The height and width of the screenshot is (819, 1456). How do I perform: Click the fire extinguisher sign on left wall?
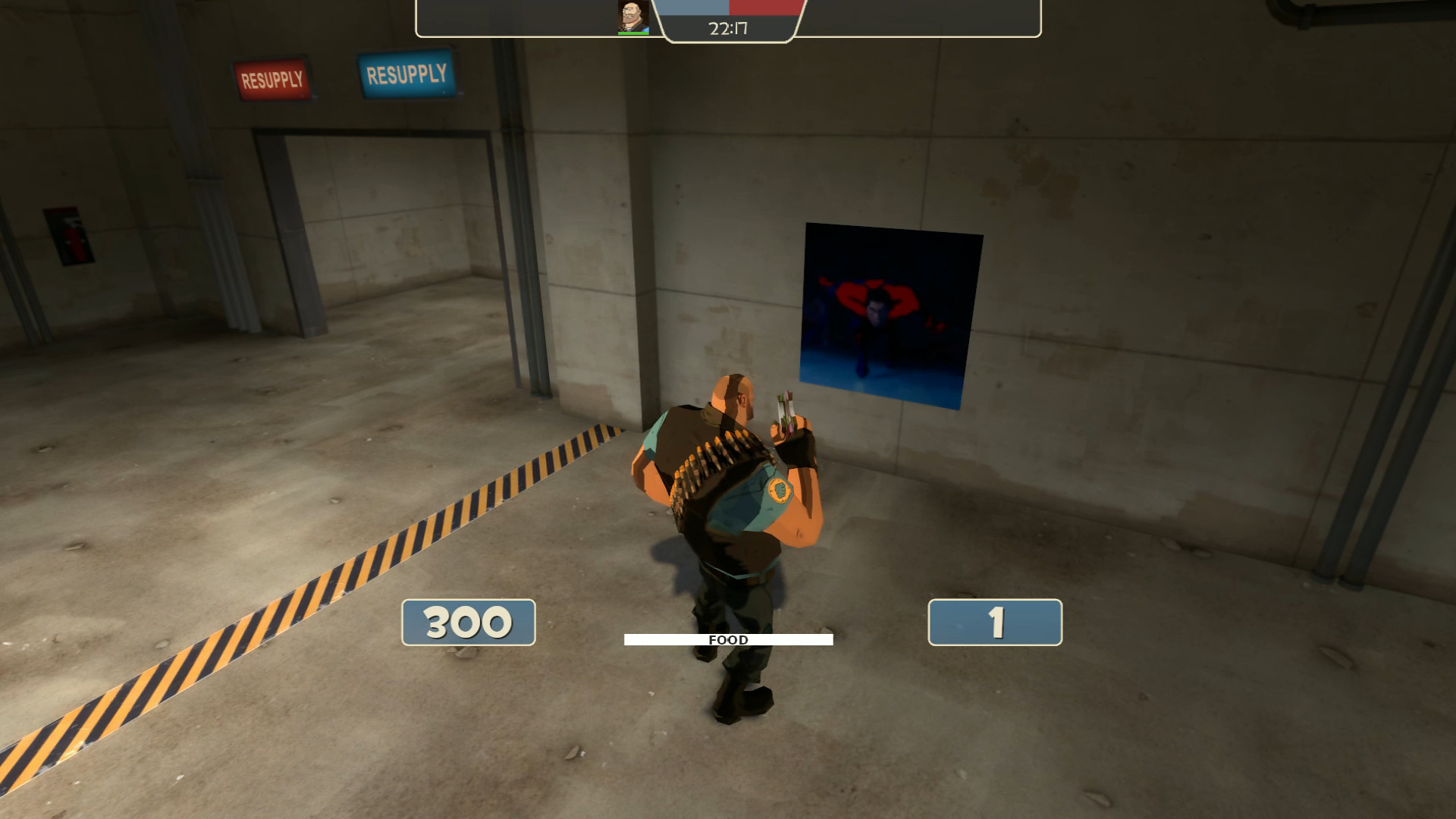68,235
